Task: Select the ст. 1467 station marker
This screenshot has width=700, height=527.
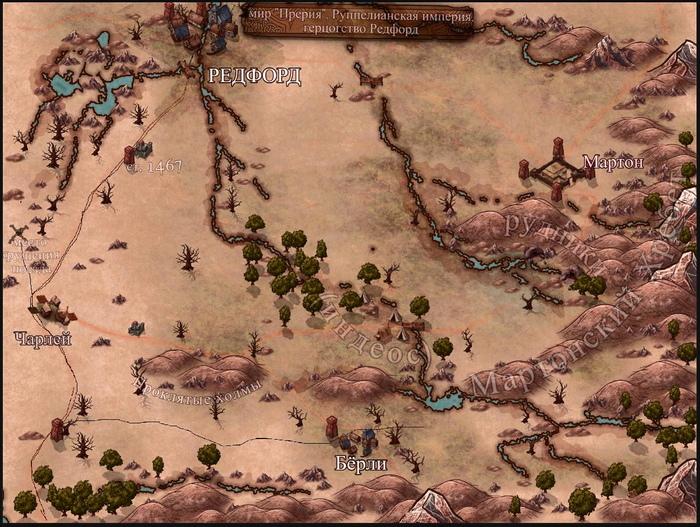Action: [x=138, y=152]
